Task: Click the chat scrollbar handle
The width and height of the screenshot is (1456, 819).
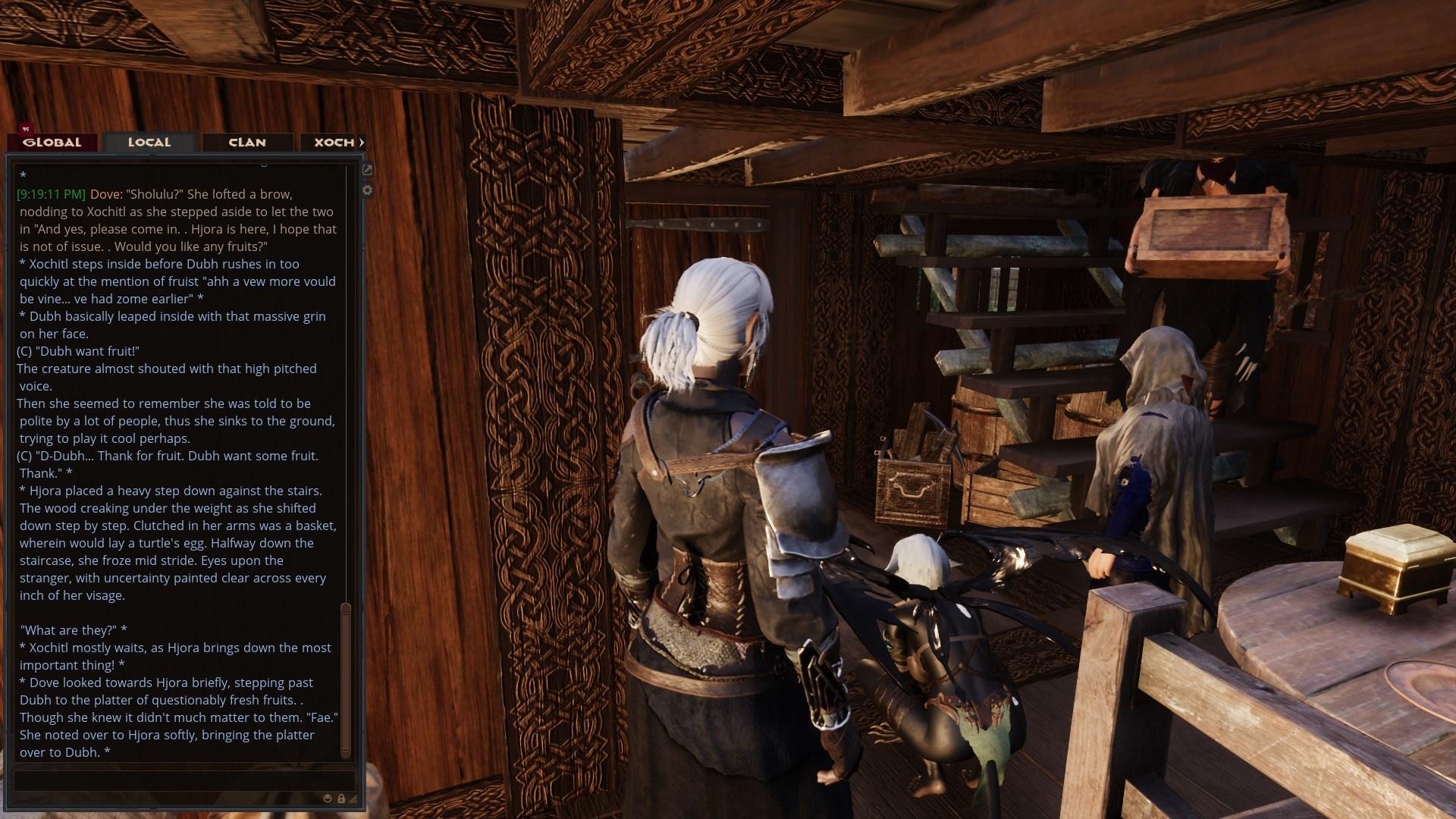Action: click(x=346, y=679)
